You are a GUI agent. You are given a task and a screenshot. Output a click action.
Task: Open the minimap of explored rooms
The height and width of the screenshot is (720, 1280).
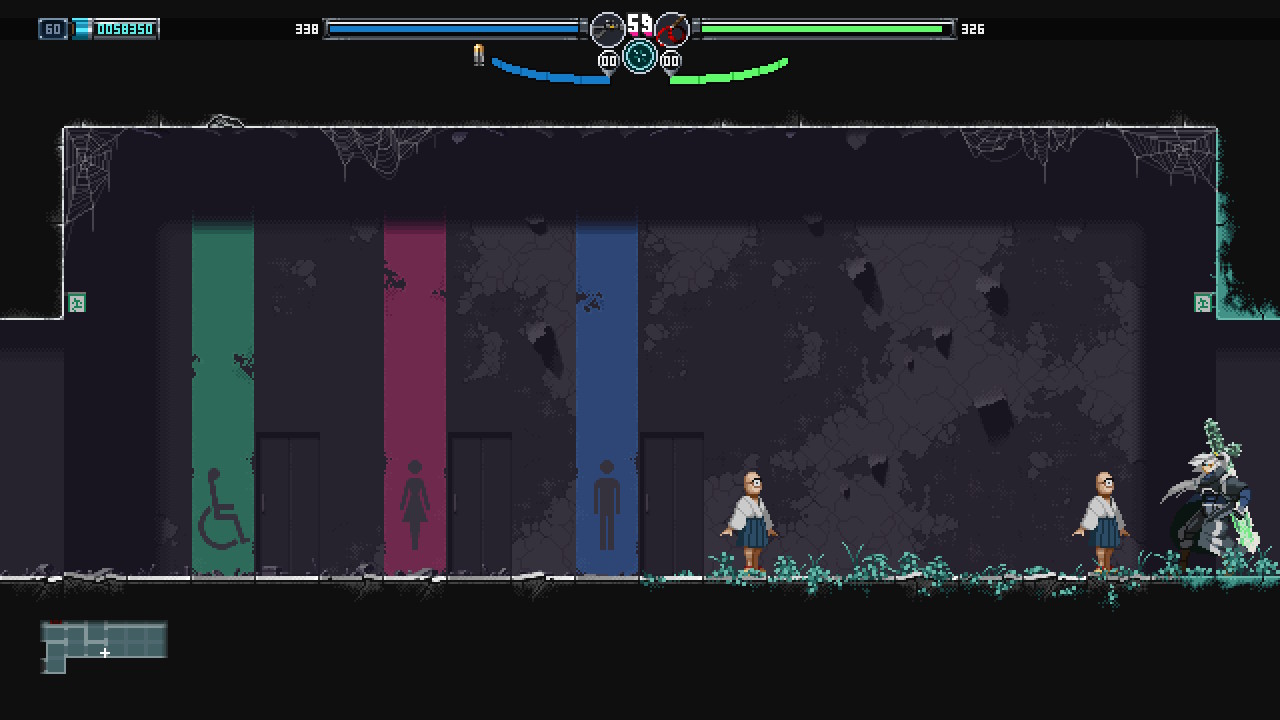104,646
